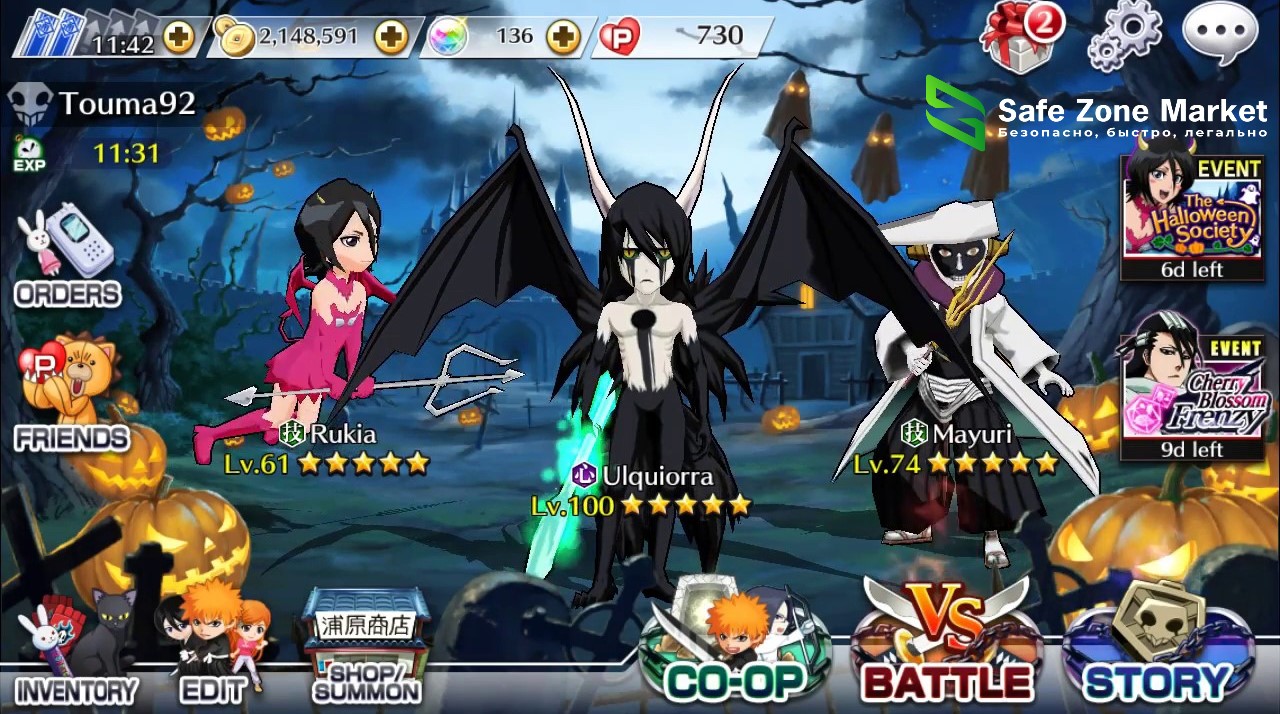Add more soul tickets with plus button
1280x714 pixels.
[180, 39]
